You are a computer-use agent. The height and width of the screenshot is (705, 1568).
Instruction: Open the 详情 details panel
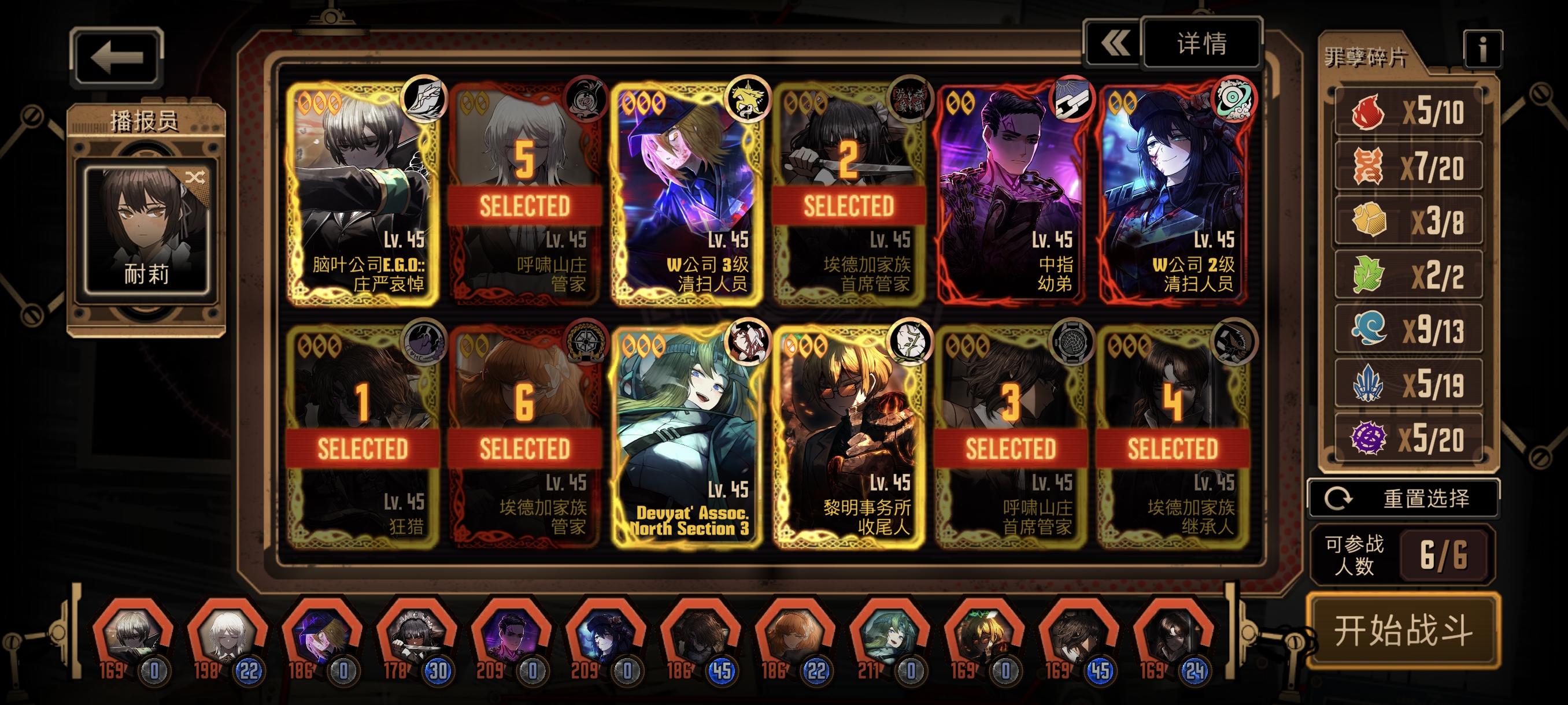coord(1201,44)
